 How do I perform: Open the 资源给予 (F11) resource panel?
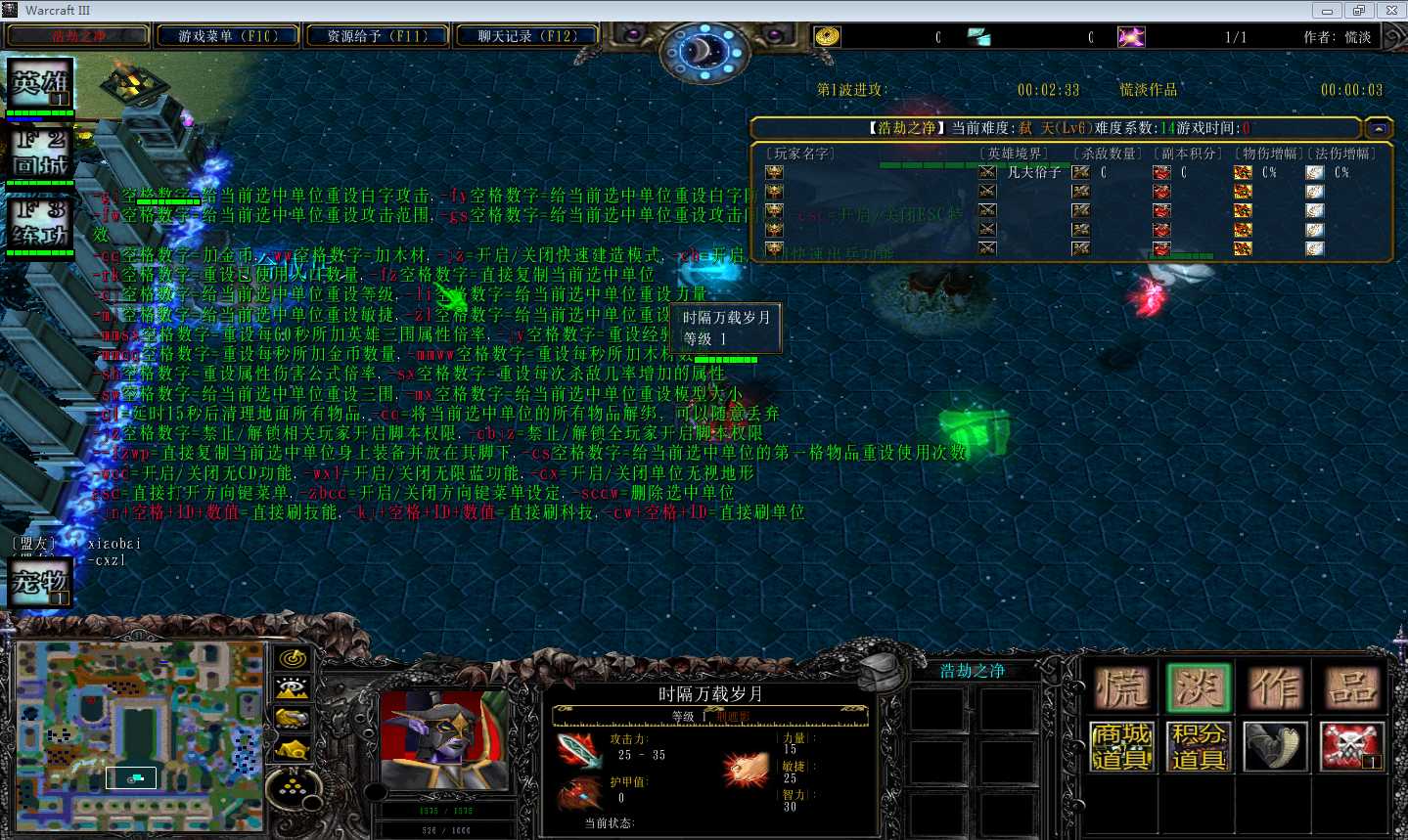(377, 36)
